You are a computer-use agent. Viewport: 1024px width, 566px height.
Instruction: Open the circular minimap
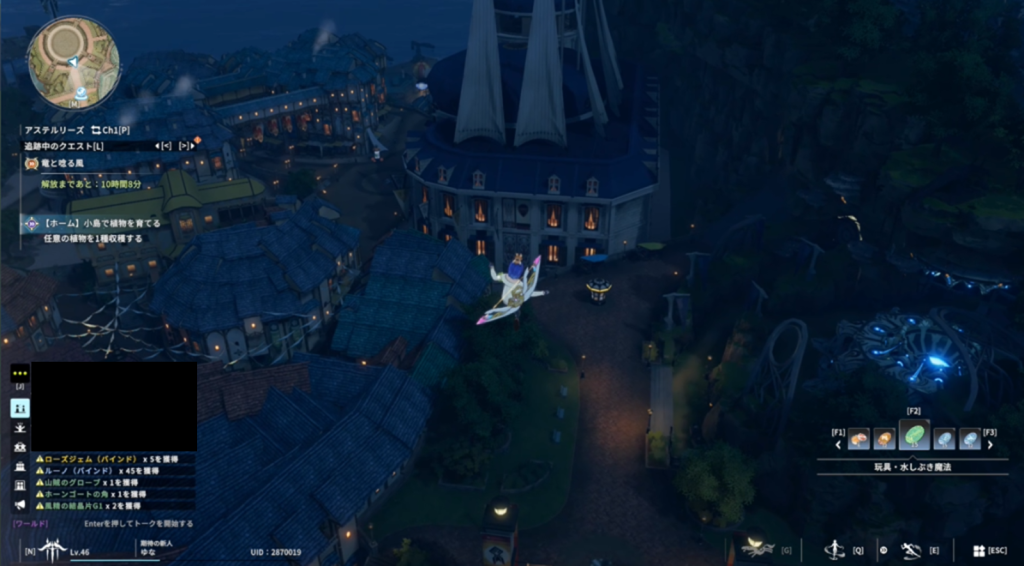[x=72, y=61]
